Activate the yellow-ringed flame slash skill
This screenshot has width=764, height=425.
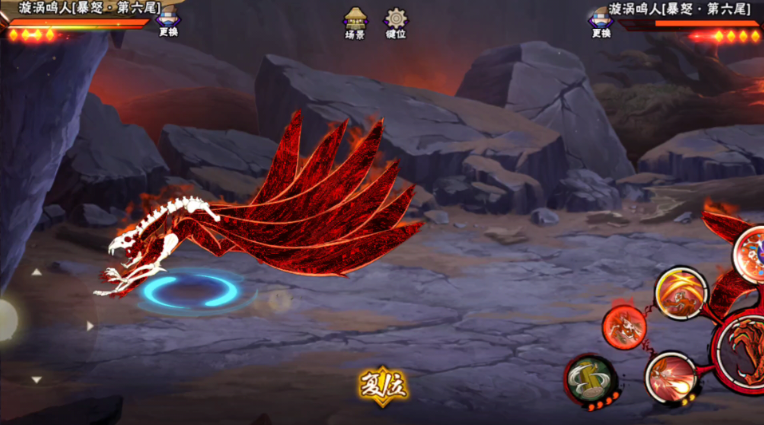tap(680, 291)
